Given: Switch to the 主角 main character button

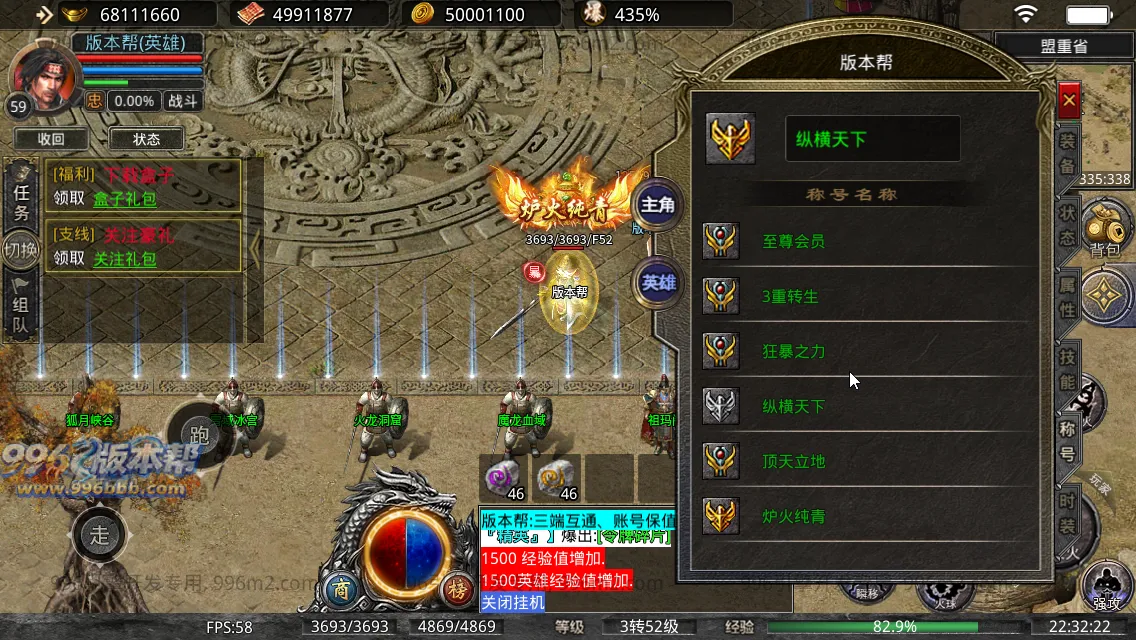Looking at the screenshot, I should click(x=657, y=205).
